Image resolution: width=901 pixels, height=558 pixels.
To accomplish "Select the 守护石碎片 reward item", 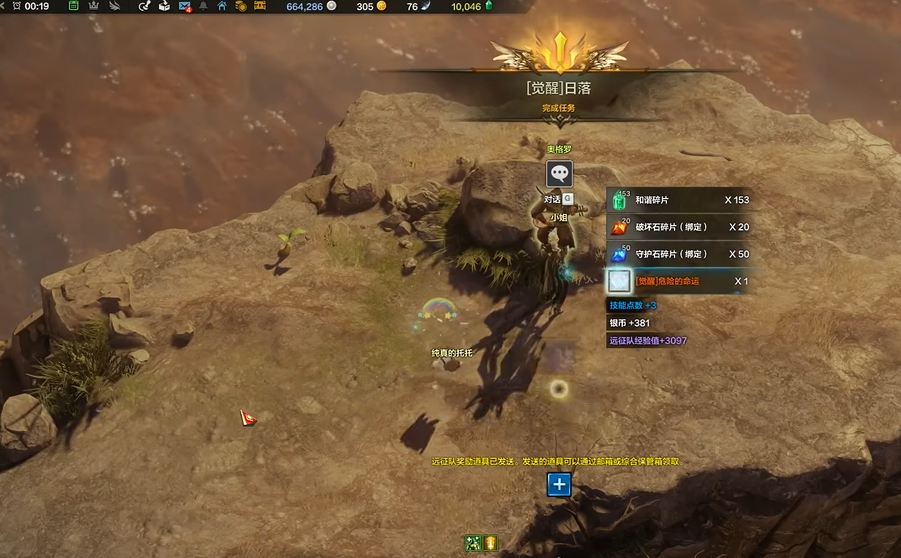I will (680, 254).
